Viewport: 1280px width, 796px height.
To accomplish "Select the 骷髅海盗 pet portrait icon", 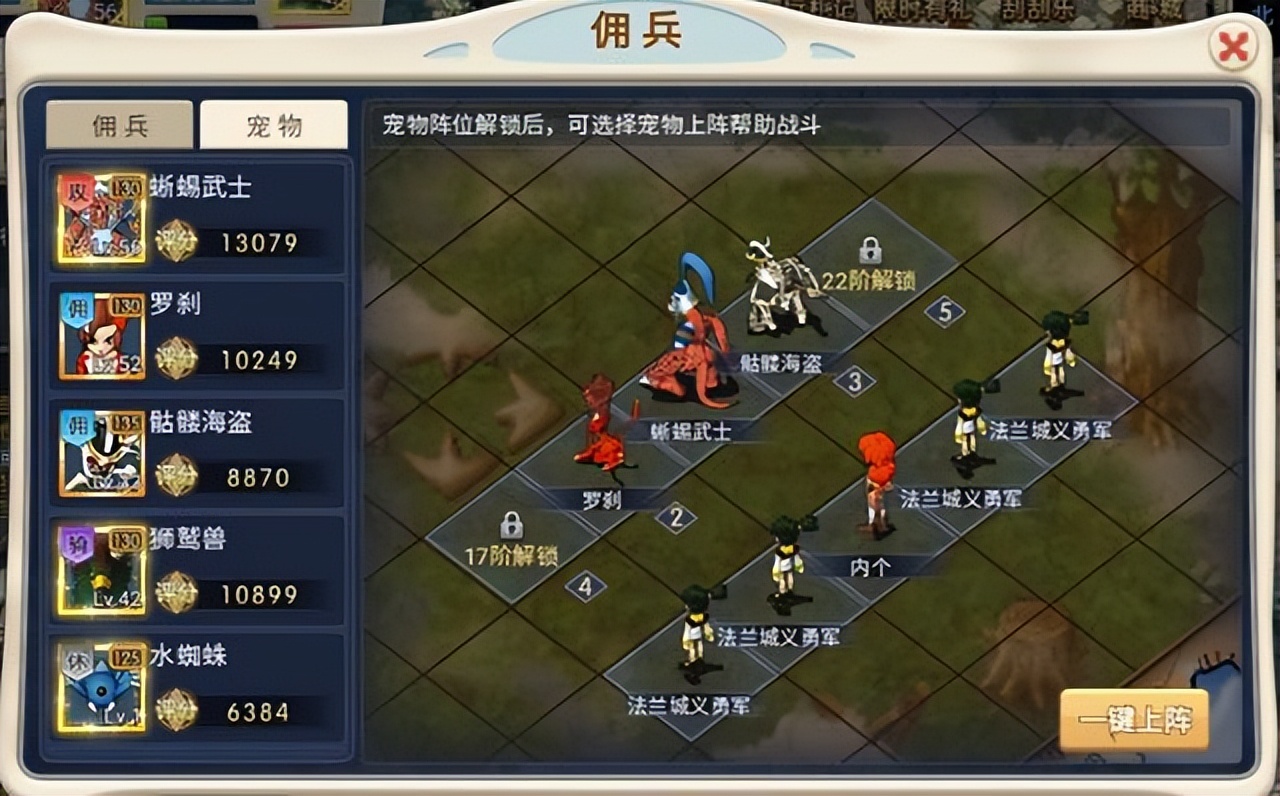I will (x=100, y=448).
